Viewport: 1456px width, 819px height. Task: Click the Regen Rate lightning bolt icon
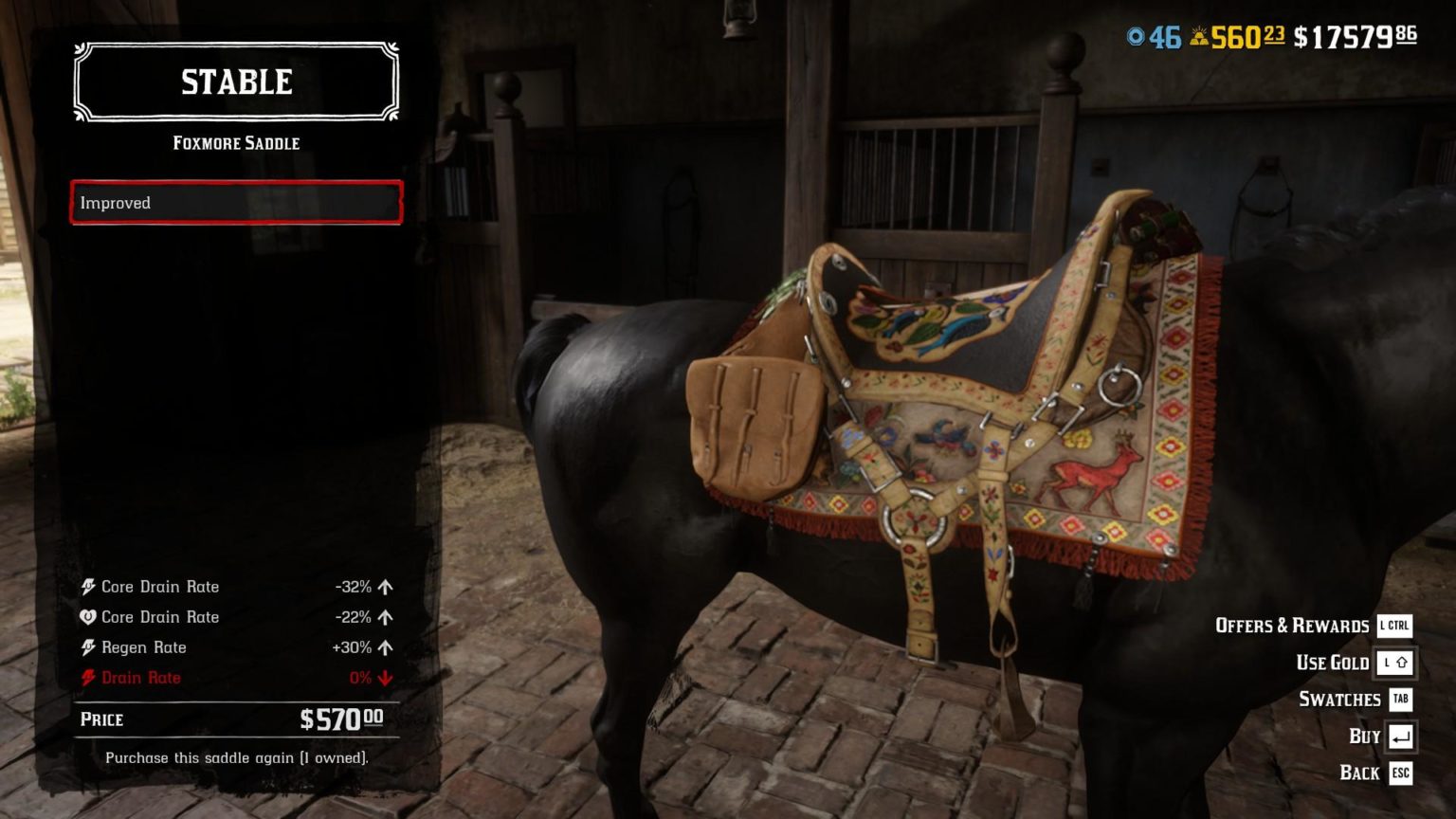pos(88,647)
